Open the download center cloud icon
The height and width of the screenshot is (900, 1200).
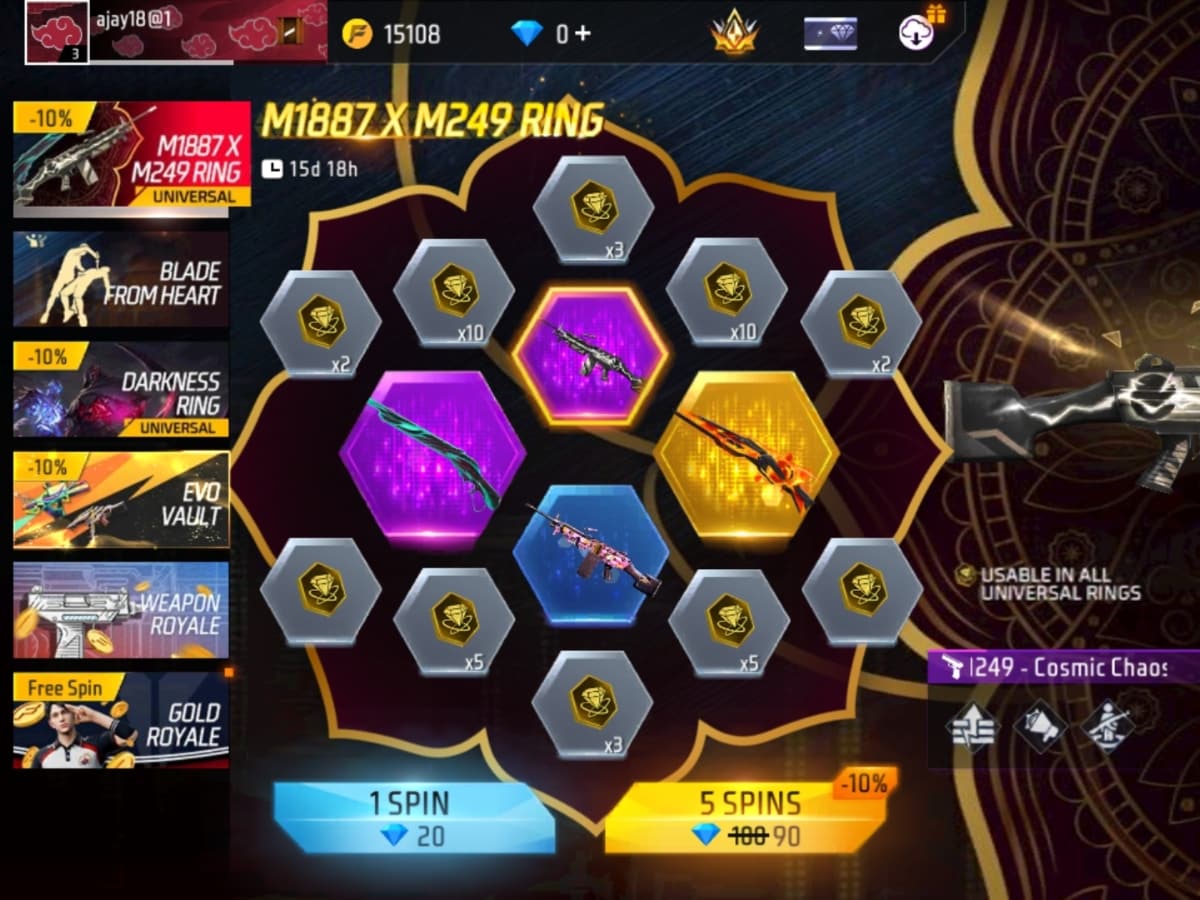click(917, 32)
